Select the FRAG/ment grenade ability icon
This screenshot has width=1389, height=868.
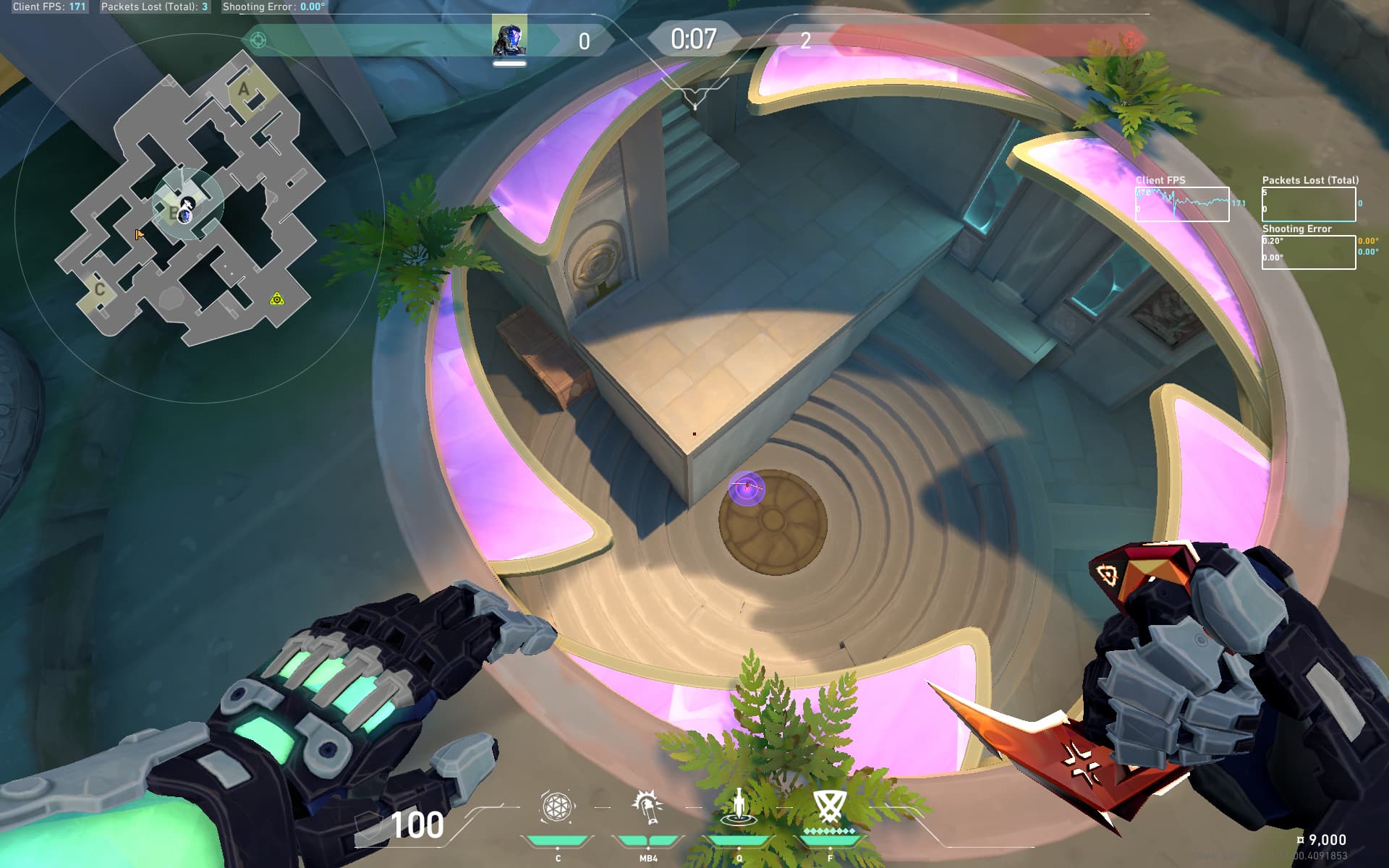[x=557, y=807]
